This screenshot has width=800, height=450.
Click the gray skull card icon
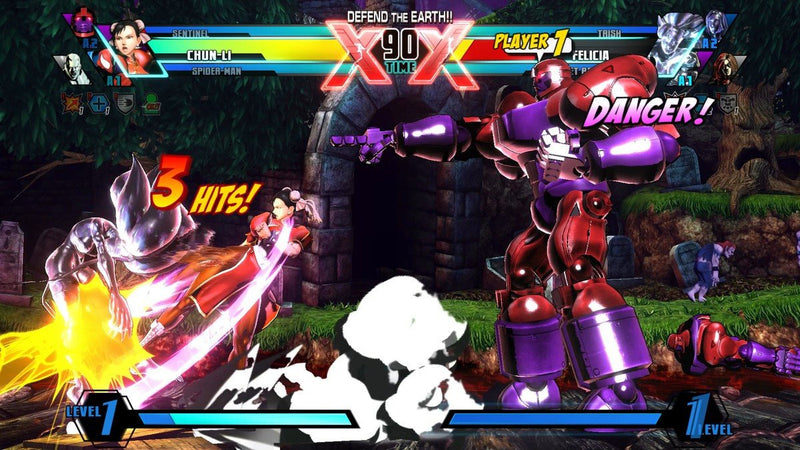726,100
